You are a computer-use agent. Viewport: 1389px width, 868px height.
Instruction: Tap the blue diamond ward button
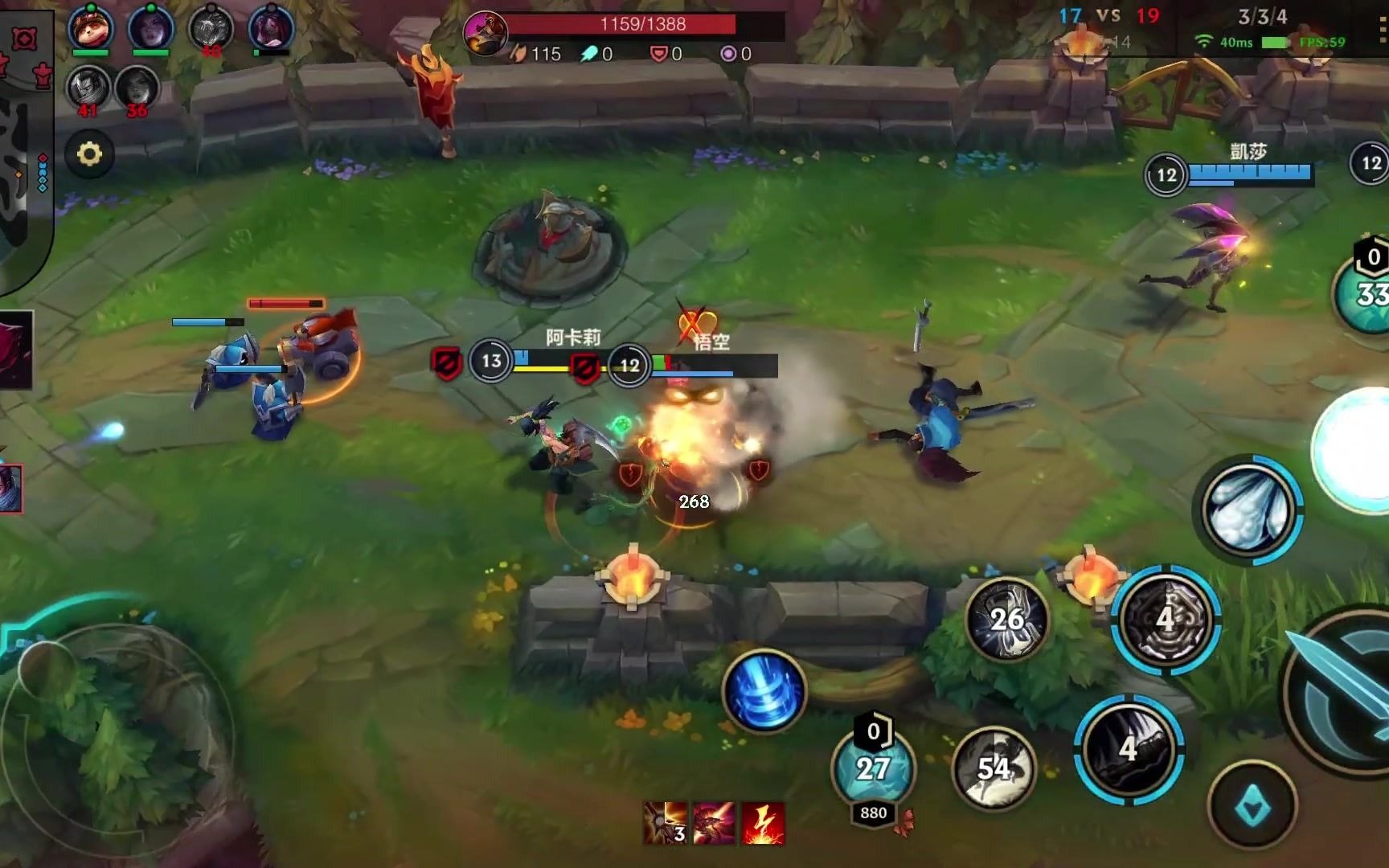coord(1252,805)
